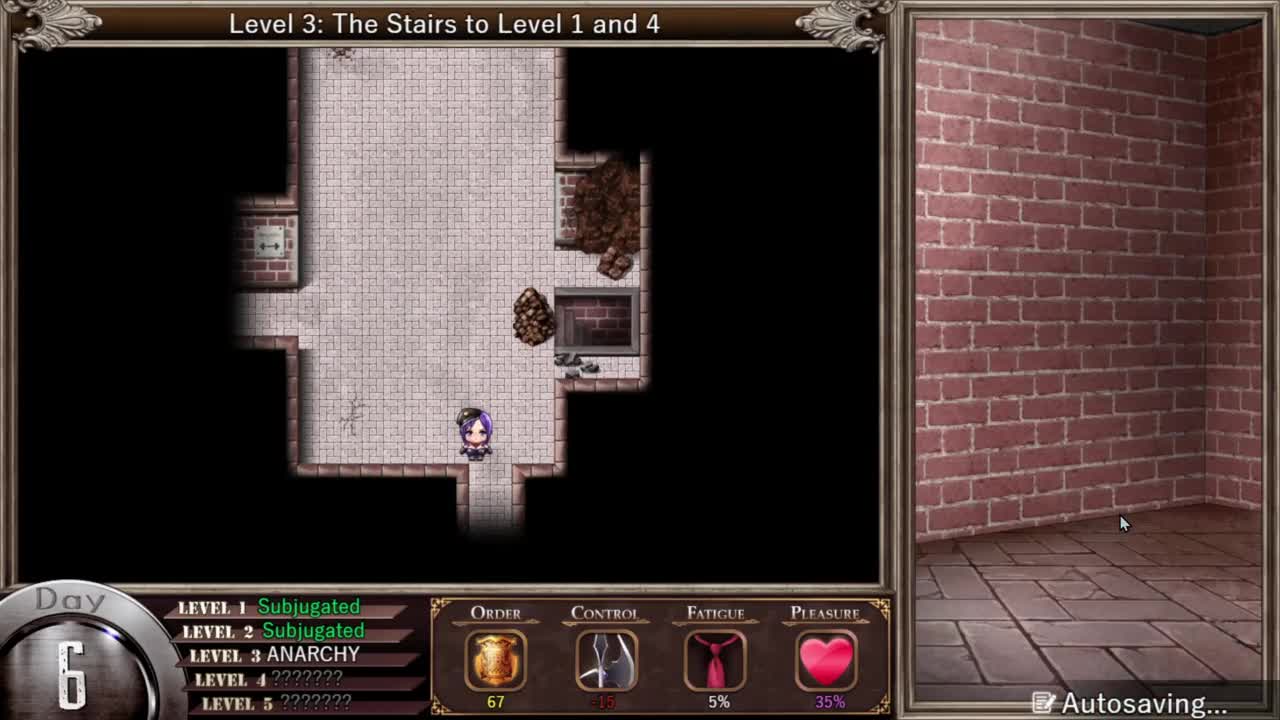Click the Fatigue necktie icon

click(716, 660)
